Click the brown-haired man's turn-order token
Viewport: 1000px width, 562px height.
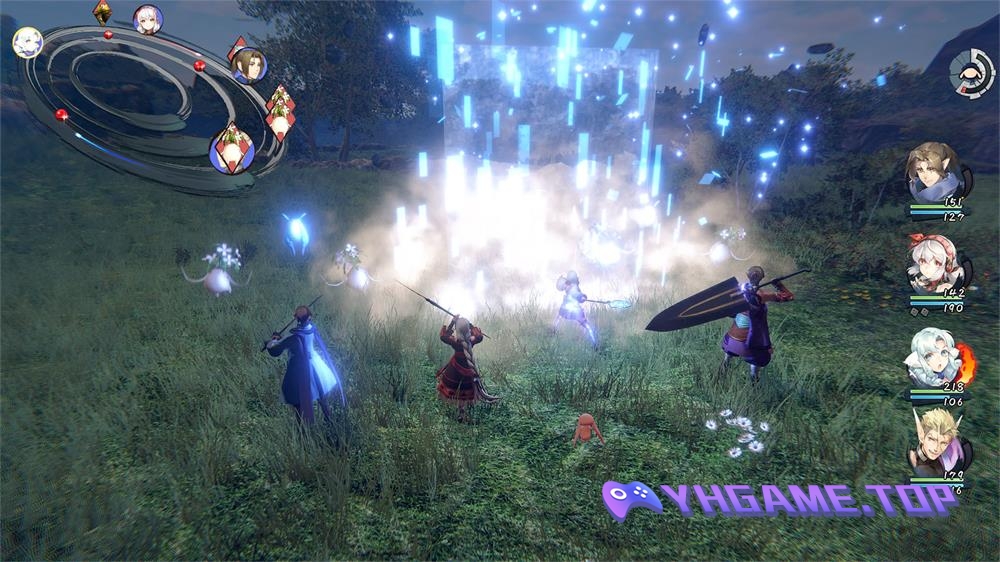[x=247, y=65]
